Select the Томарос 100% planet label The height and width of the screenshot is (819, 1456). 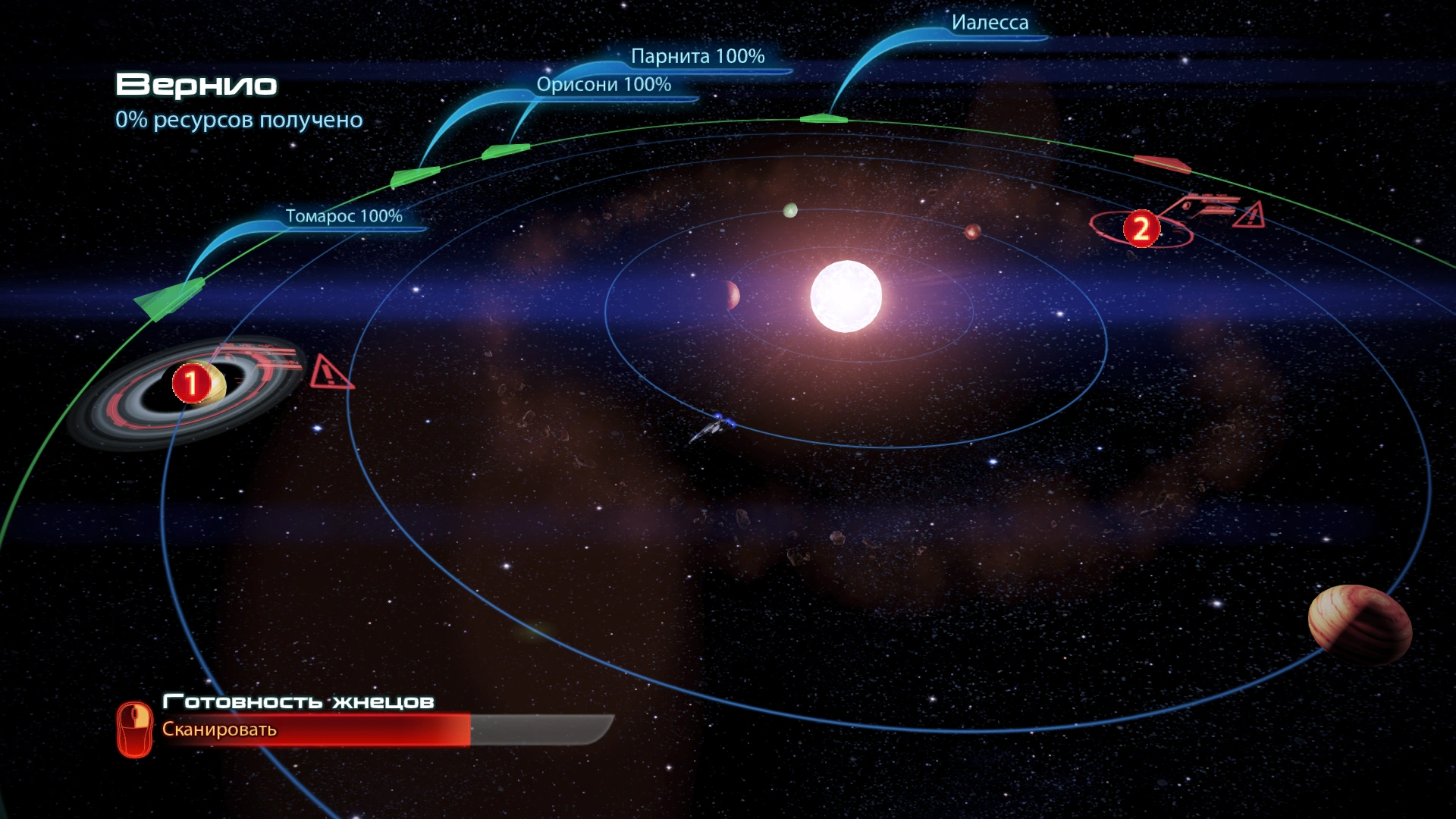(x=344, y=216)
